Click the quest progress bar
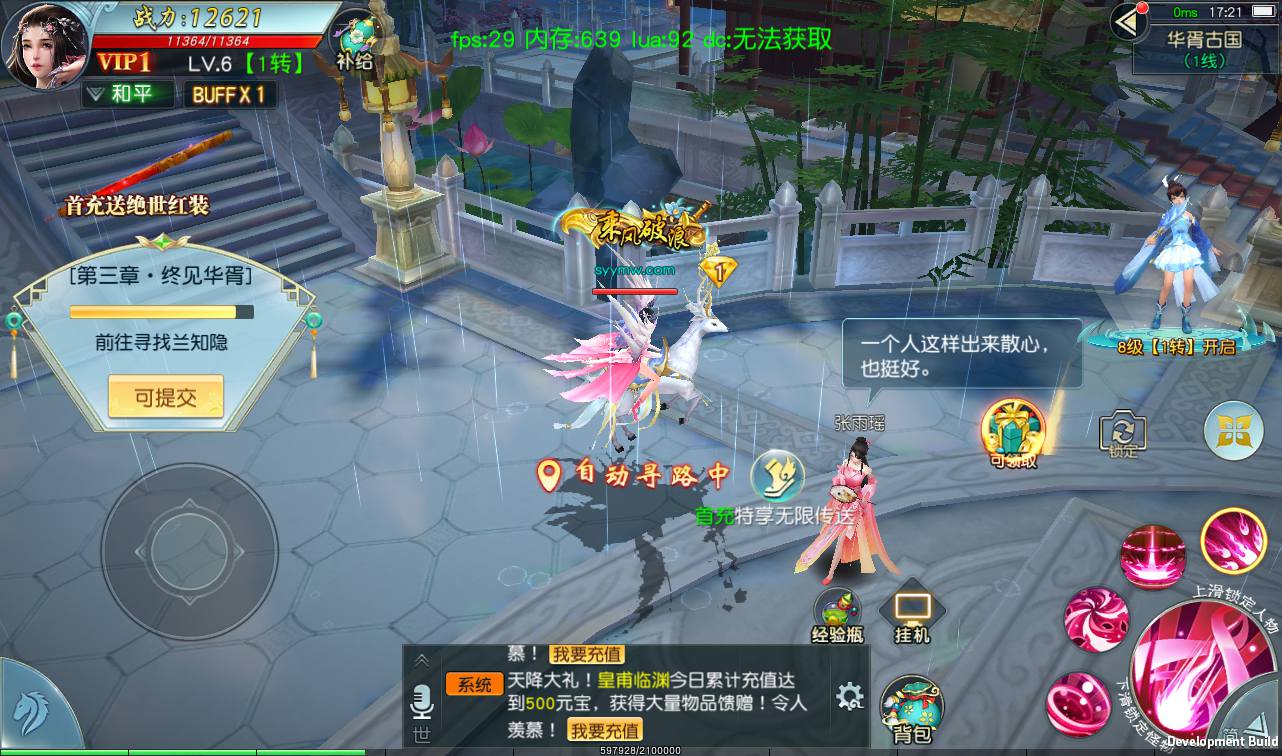The width and height of the screenshot is (1282, 756). click(160, 311)
